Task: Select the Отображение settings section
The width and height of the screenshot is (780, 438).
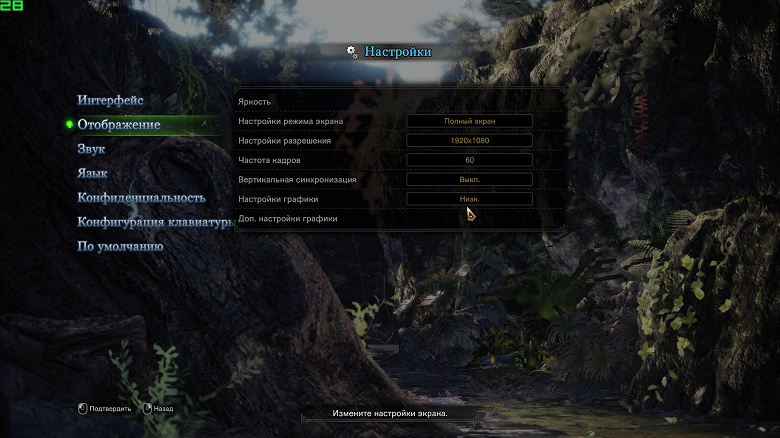Action: 119,124
